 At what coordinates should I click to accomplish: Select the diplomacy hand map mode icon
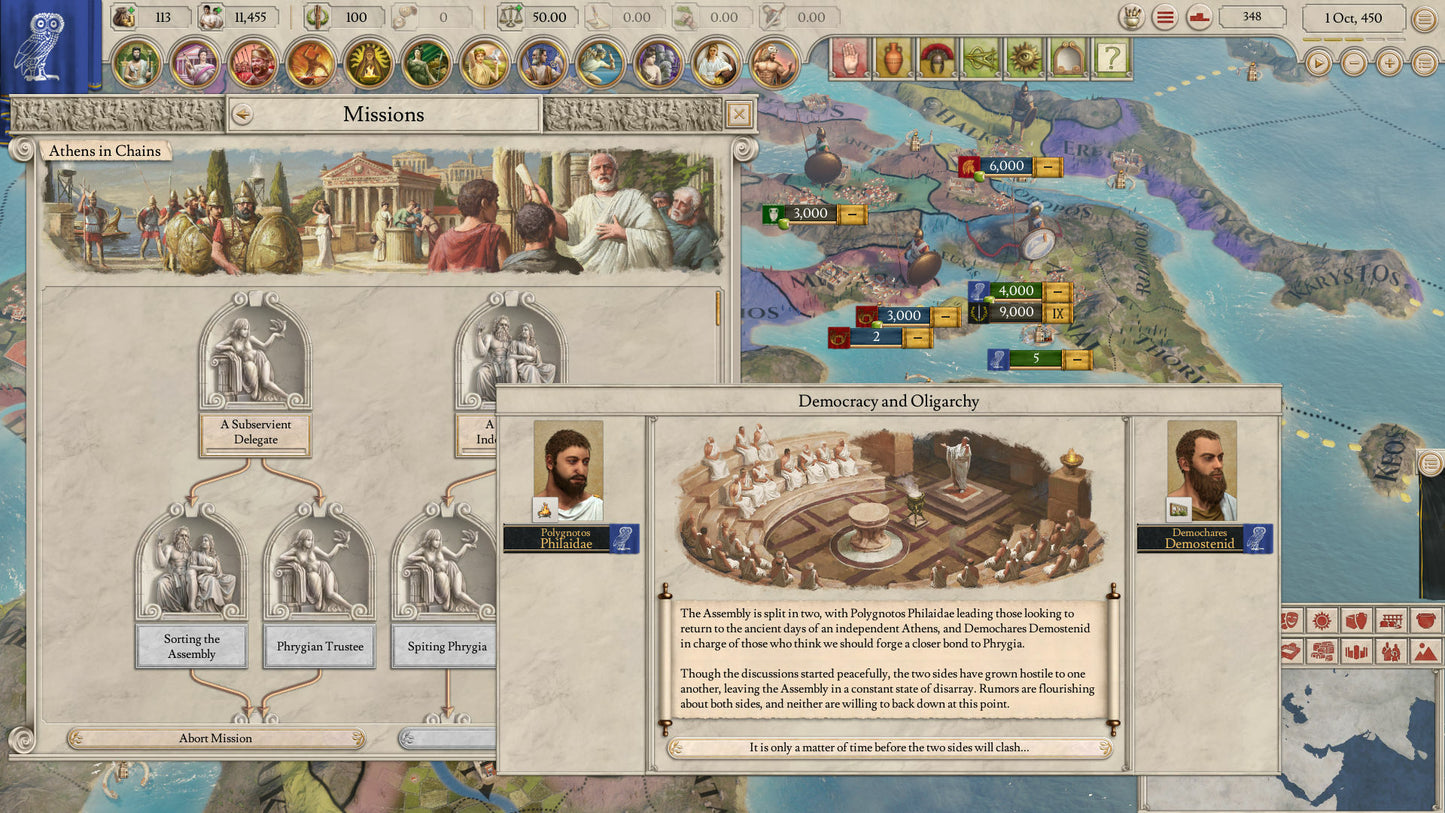coord(851,60)
